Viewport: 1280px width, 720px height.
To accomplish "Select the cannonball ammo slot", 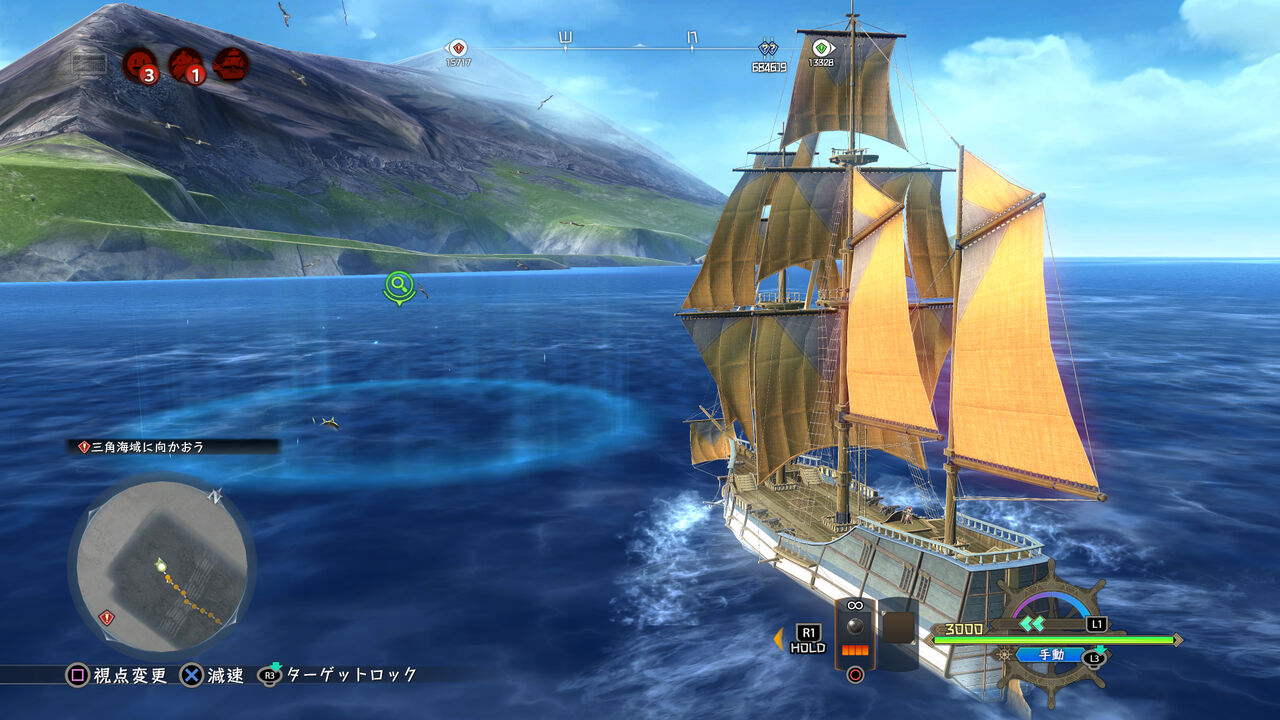I will 855,633.
